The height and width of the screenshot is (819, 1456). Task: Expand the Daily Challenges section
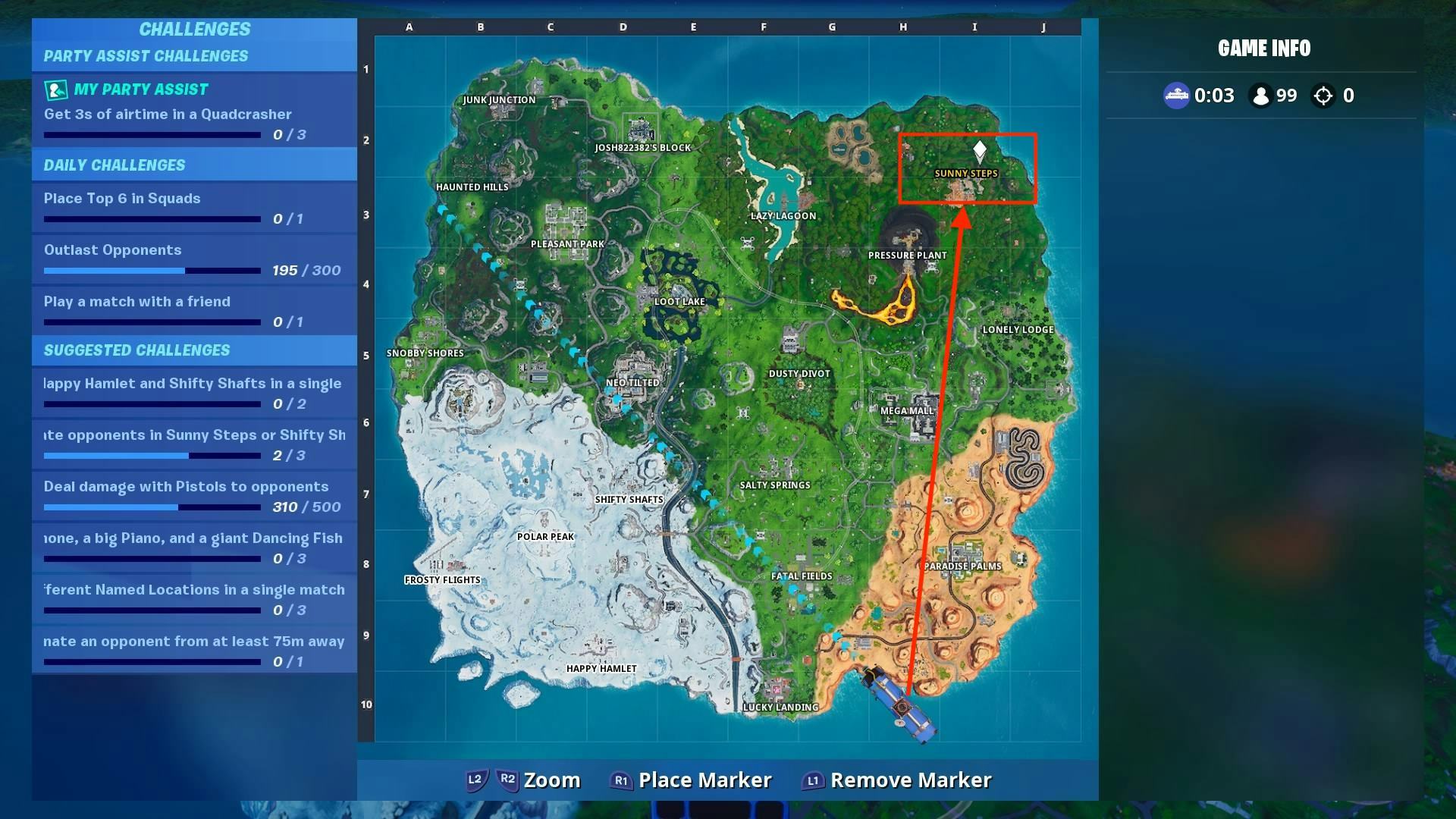coord(114,165)
